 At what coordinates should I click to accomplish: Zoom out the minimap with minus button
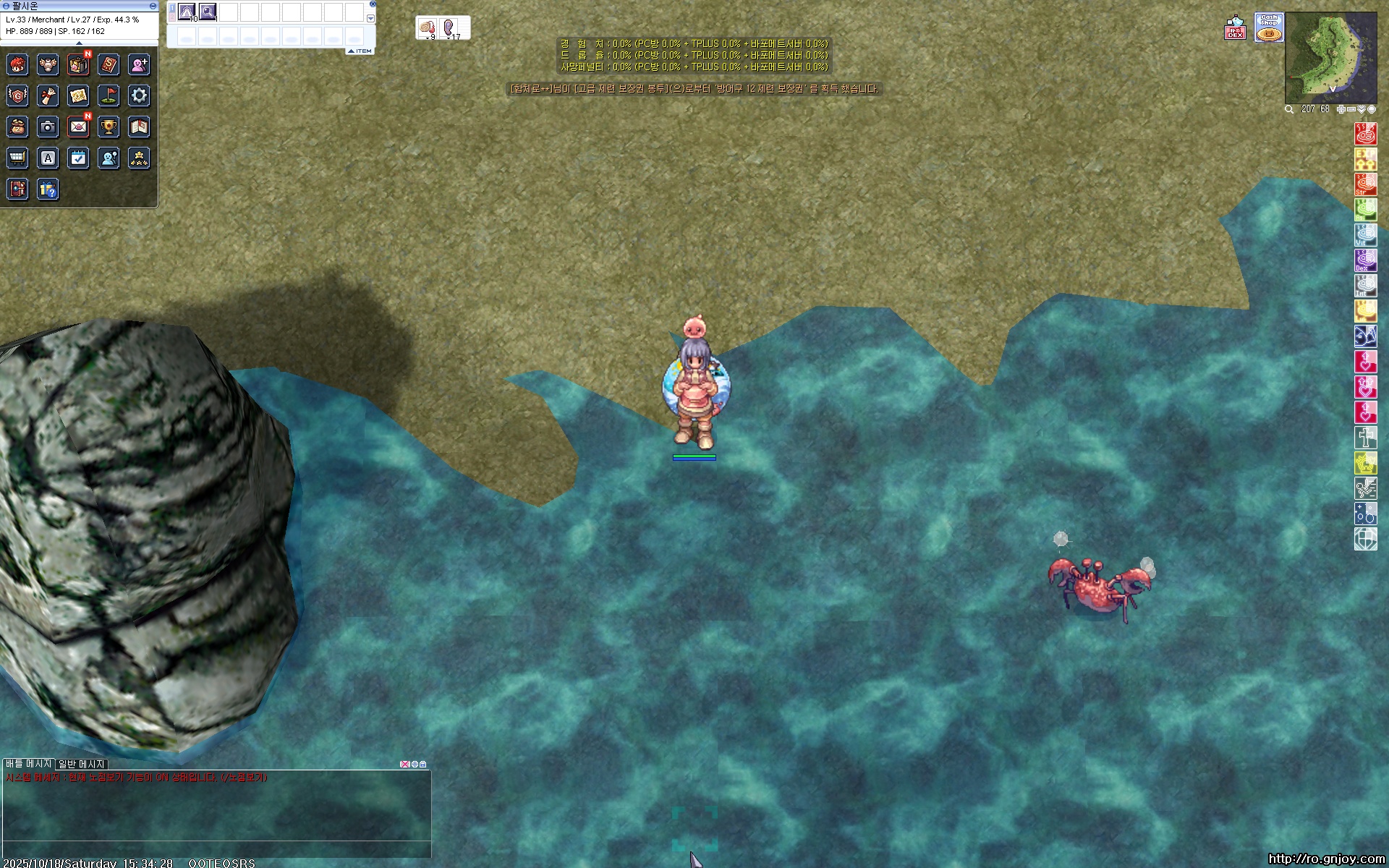coord(1351,109)
